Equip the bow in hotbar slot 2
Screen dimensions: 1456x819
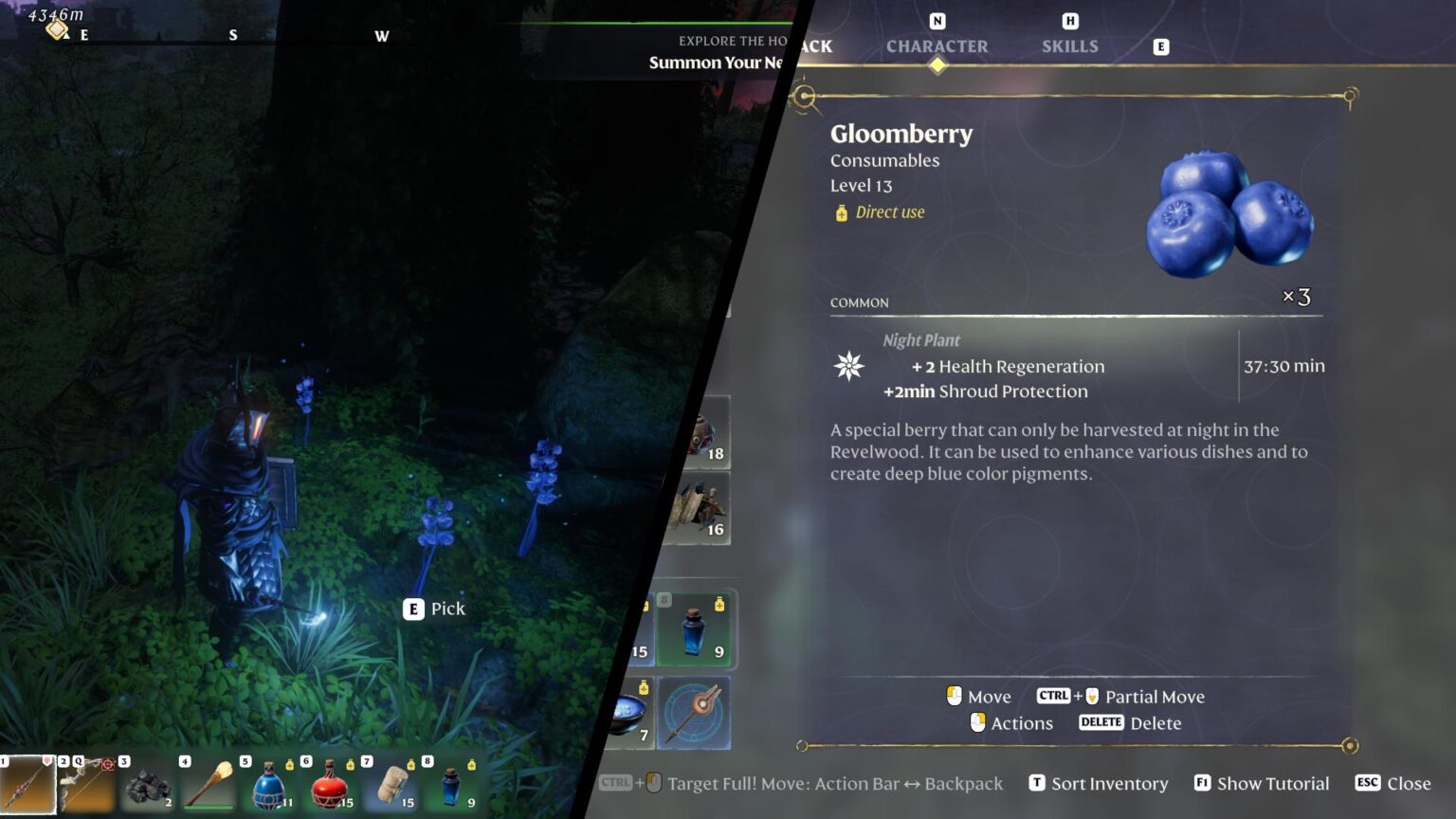(87, 785)
